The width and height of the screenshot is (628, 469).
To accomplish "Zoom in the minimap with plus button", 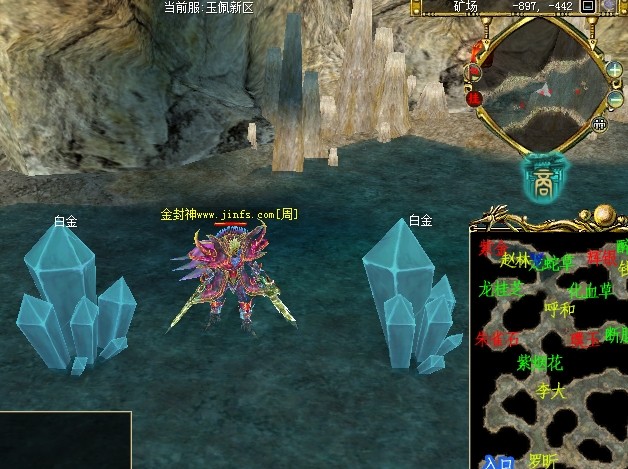I will point(614,69).
